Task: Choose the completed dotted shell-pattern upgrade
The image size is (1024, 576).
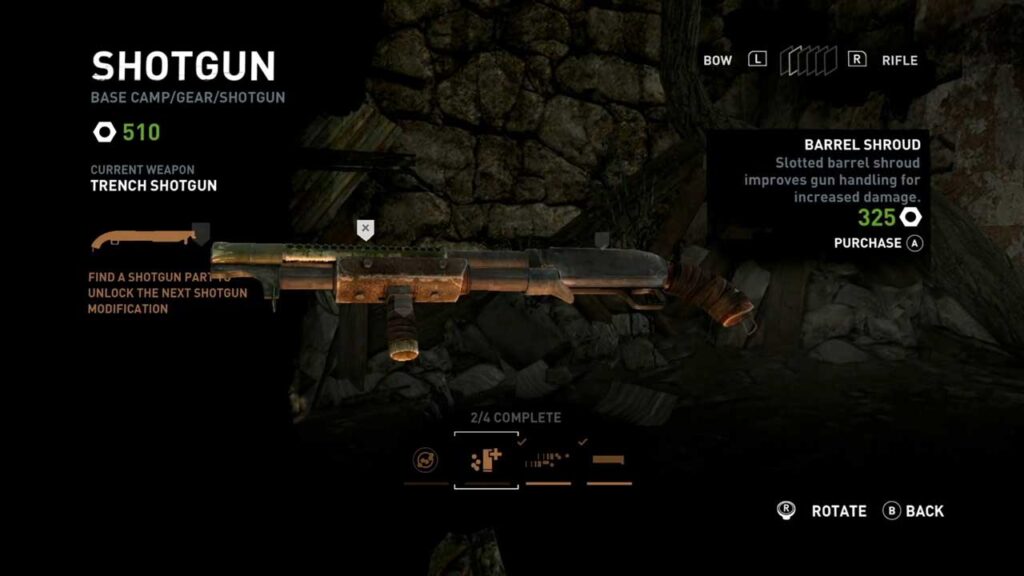Action: pos(547,461)
